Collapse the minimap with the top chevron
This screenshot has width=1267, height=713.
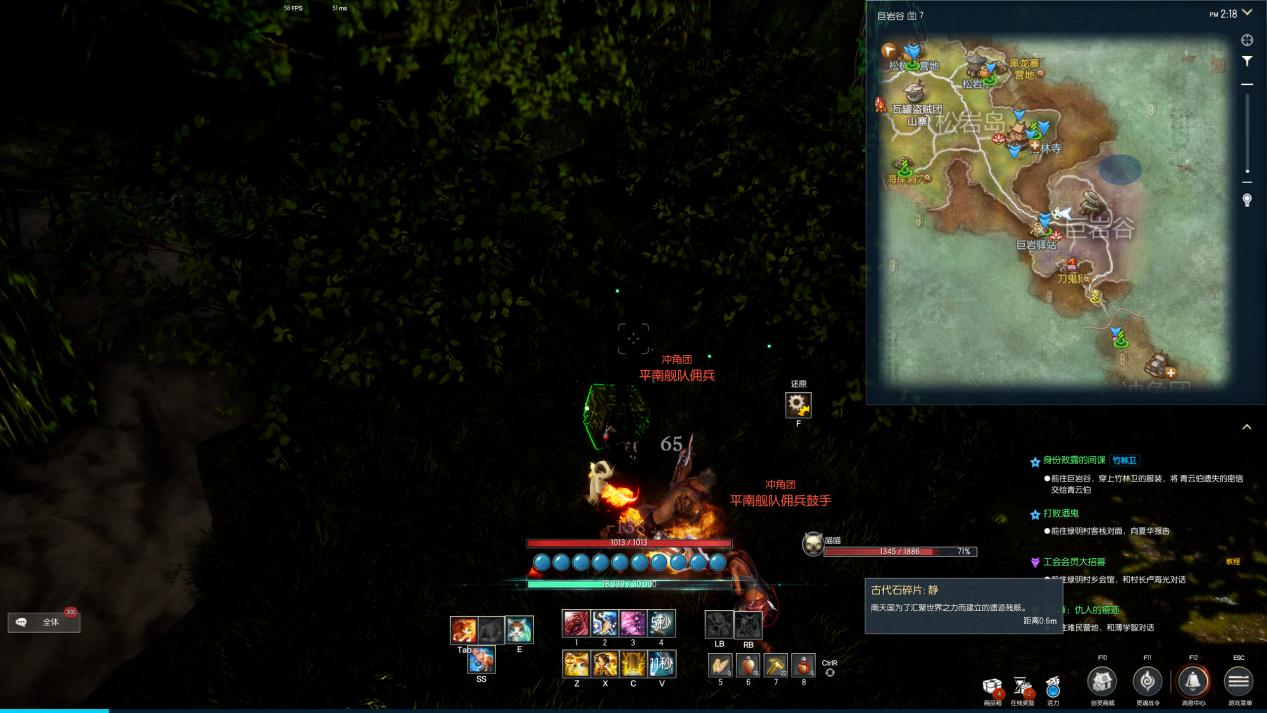click(1246, 14)
